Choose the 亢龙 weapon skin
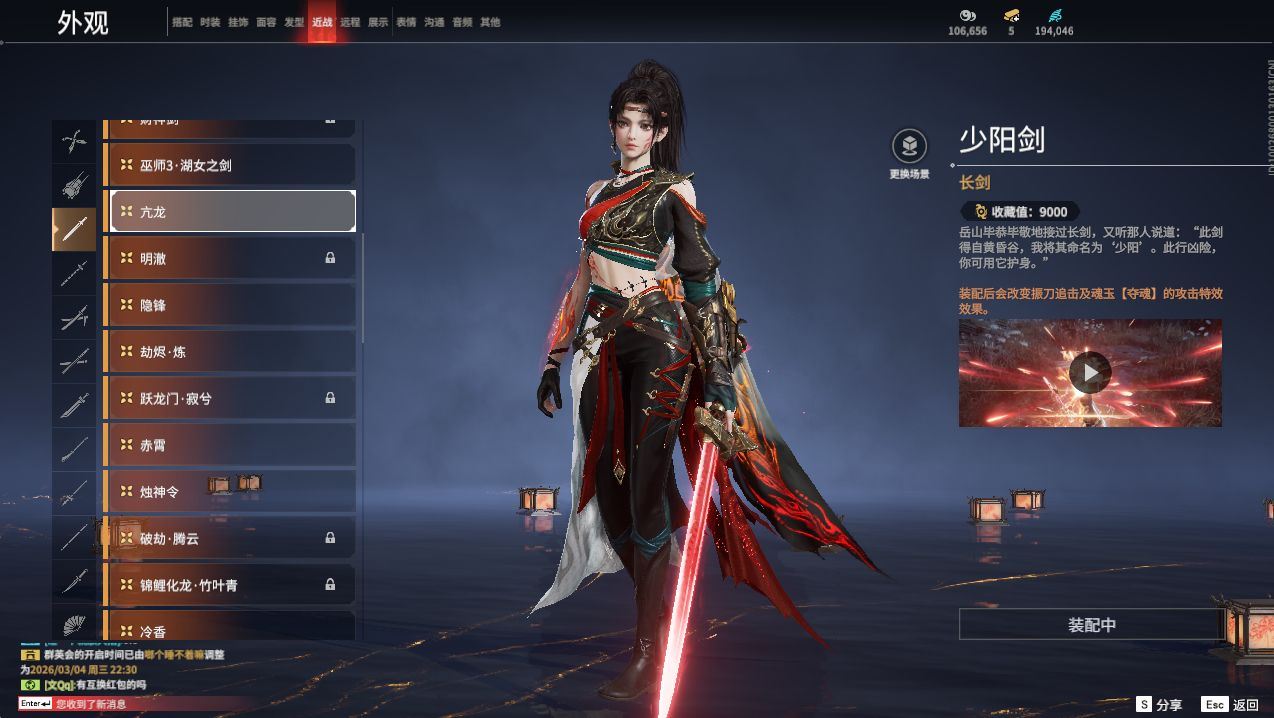 [x=232, y=211]
